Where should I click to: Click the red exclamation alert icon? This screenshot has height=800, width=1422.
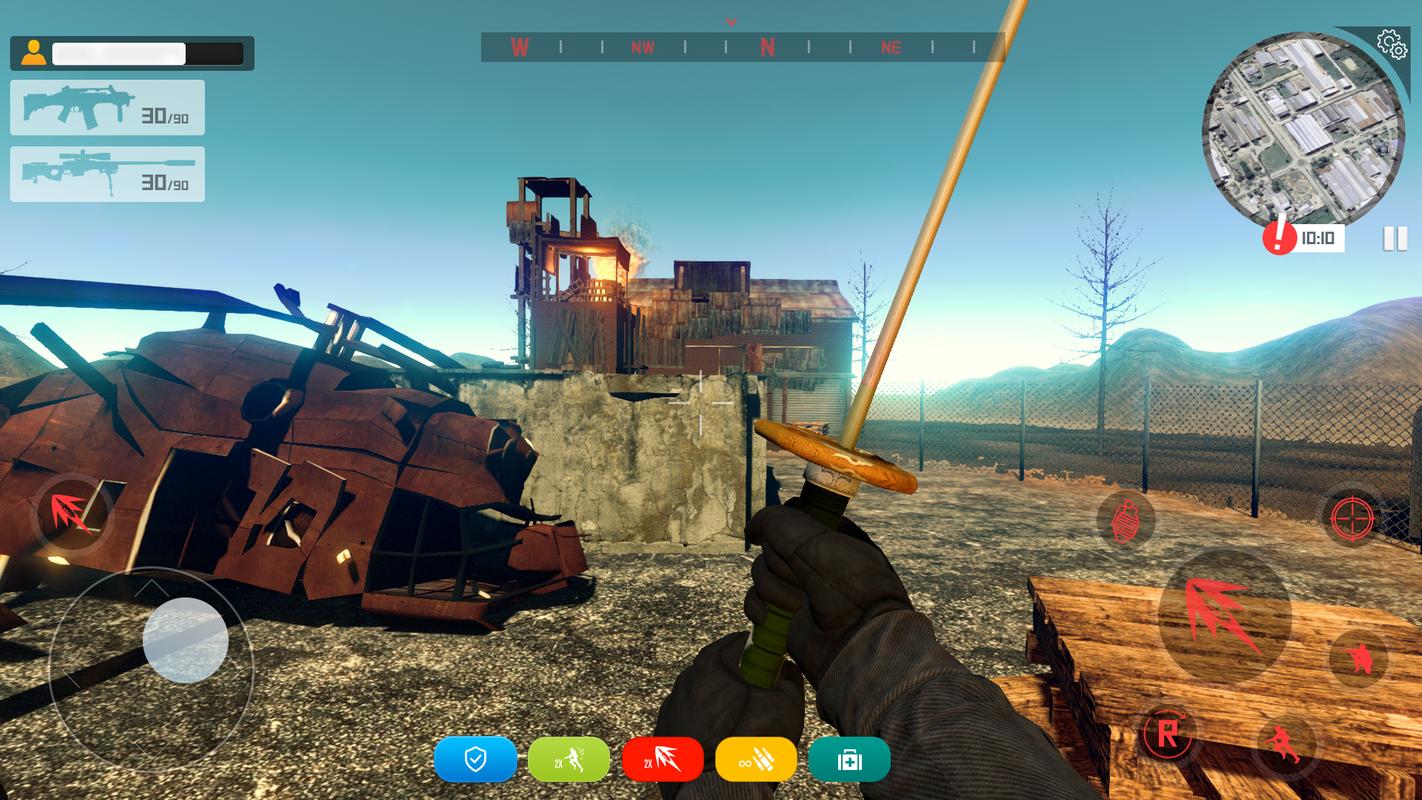(1279, 237)
